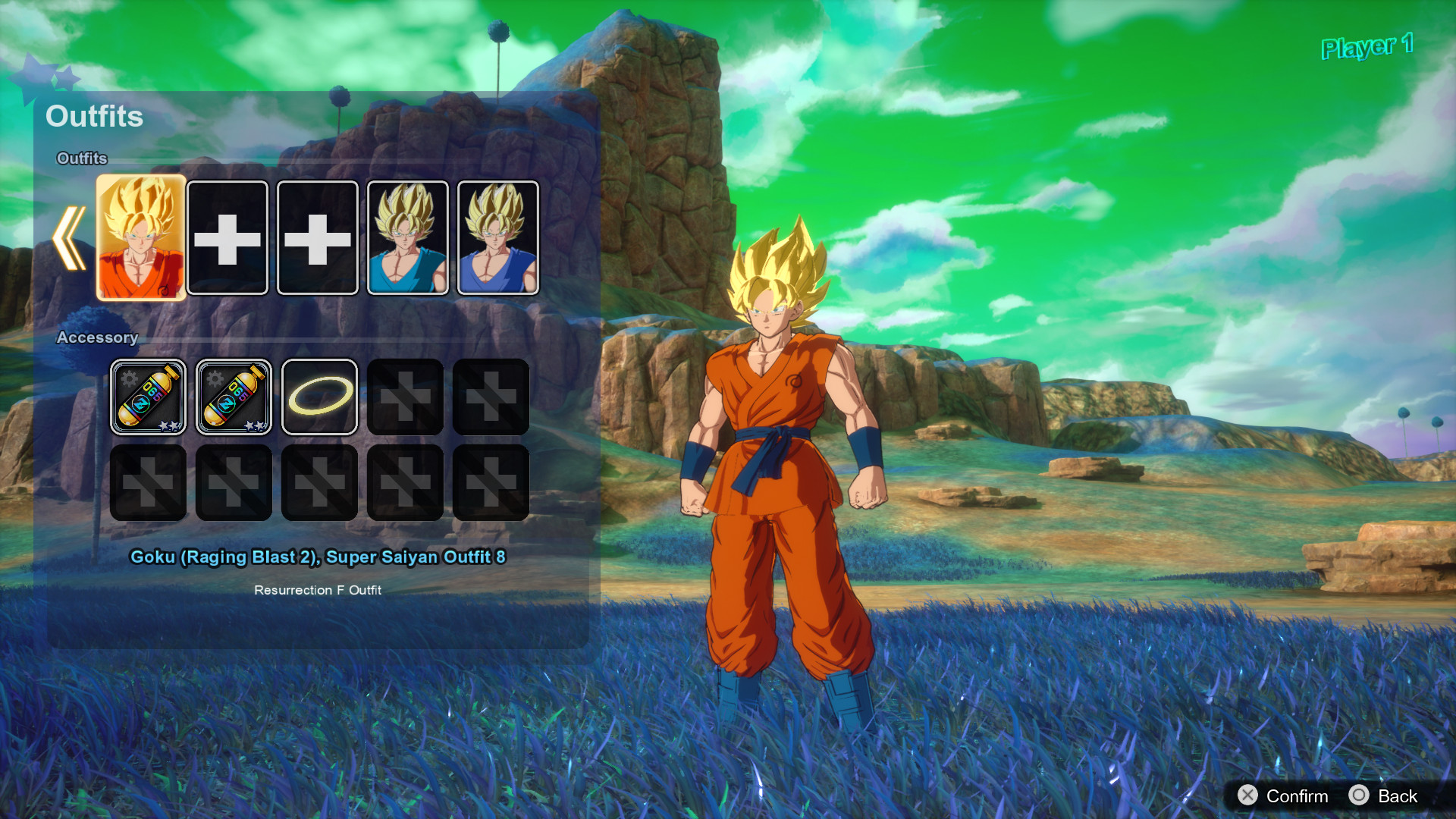Add an outfit via the first plus slot
Image resolution: width=1456 pixels, height=819 pixels.
pyautogui.click(x=230, y=237)
